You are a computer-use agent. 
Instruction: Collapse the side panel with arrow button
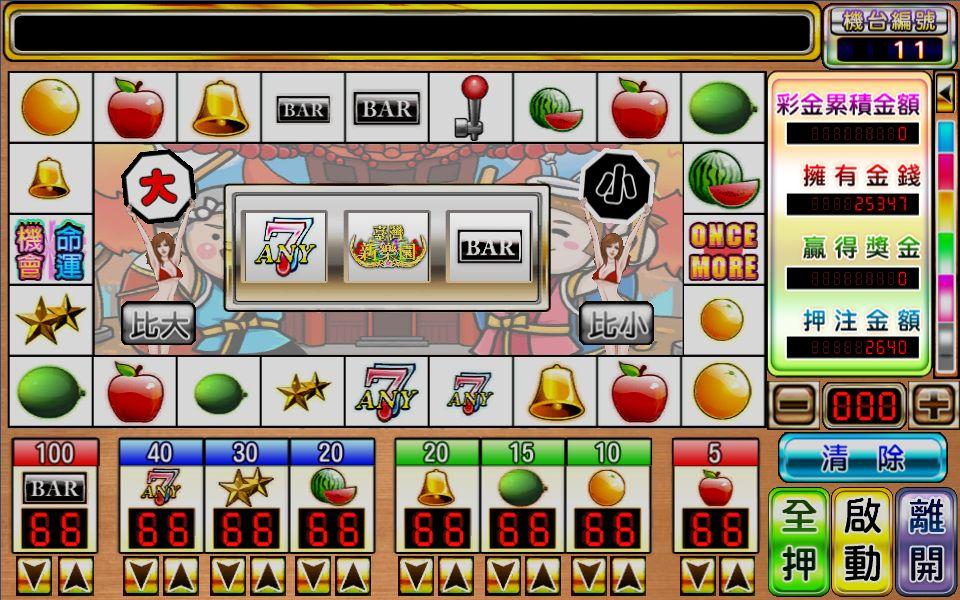coord(945,94)
